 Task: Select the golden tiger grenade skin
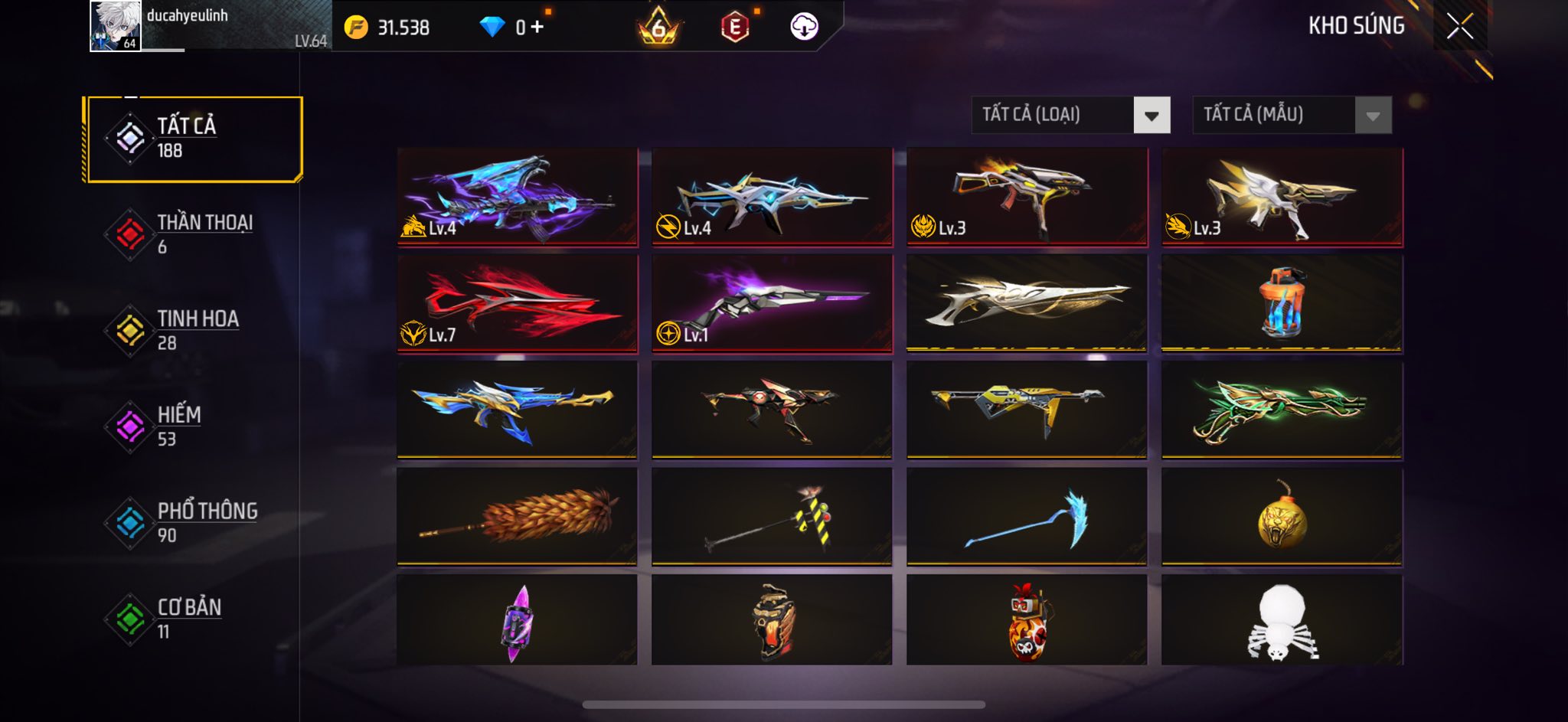coord(1282,517)
